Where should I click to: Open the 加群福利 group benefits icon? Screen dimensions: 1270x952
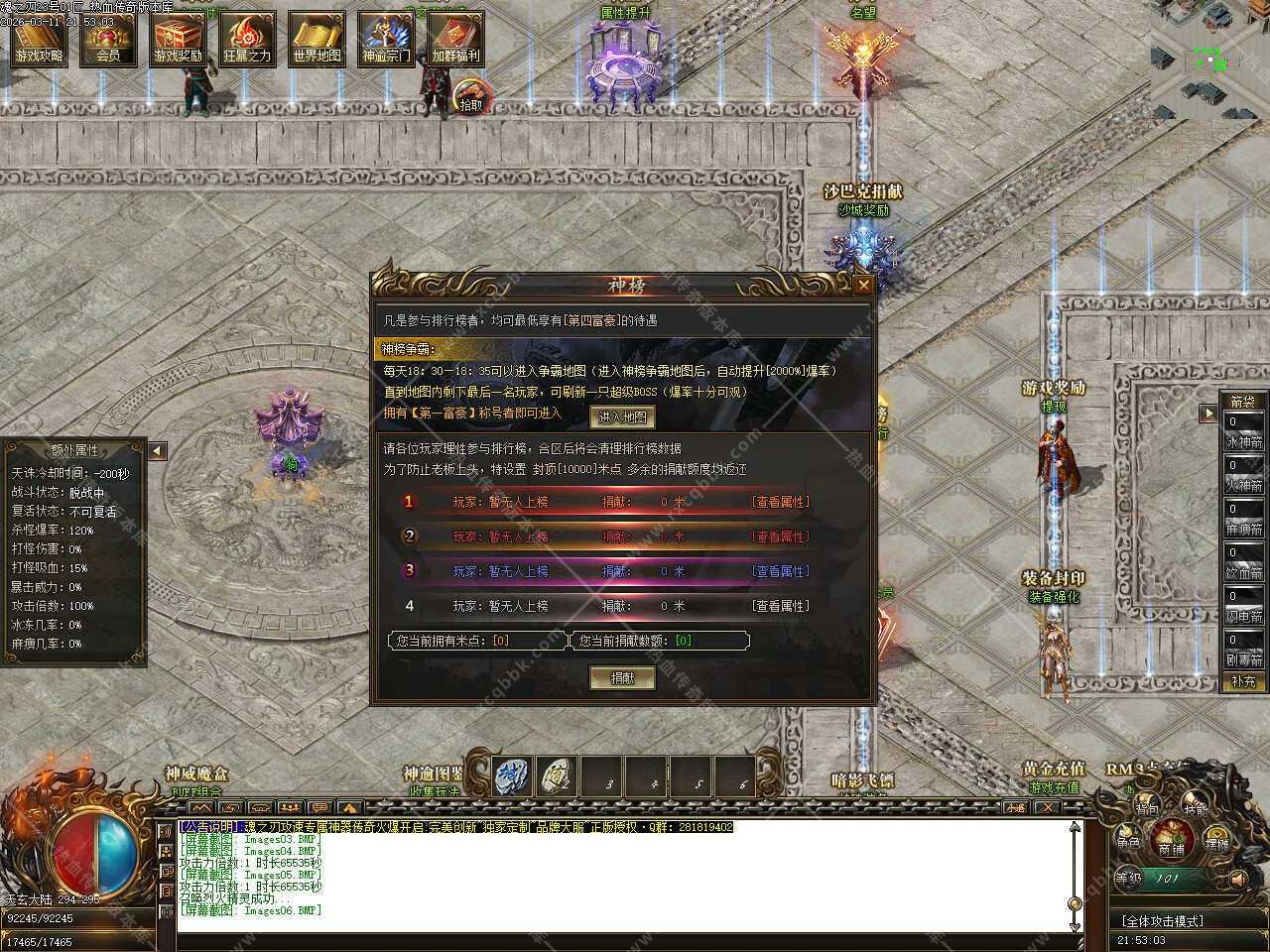(455, 38)
